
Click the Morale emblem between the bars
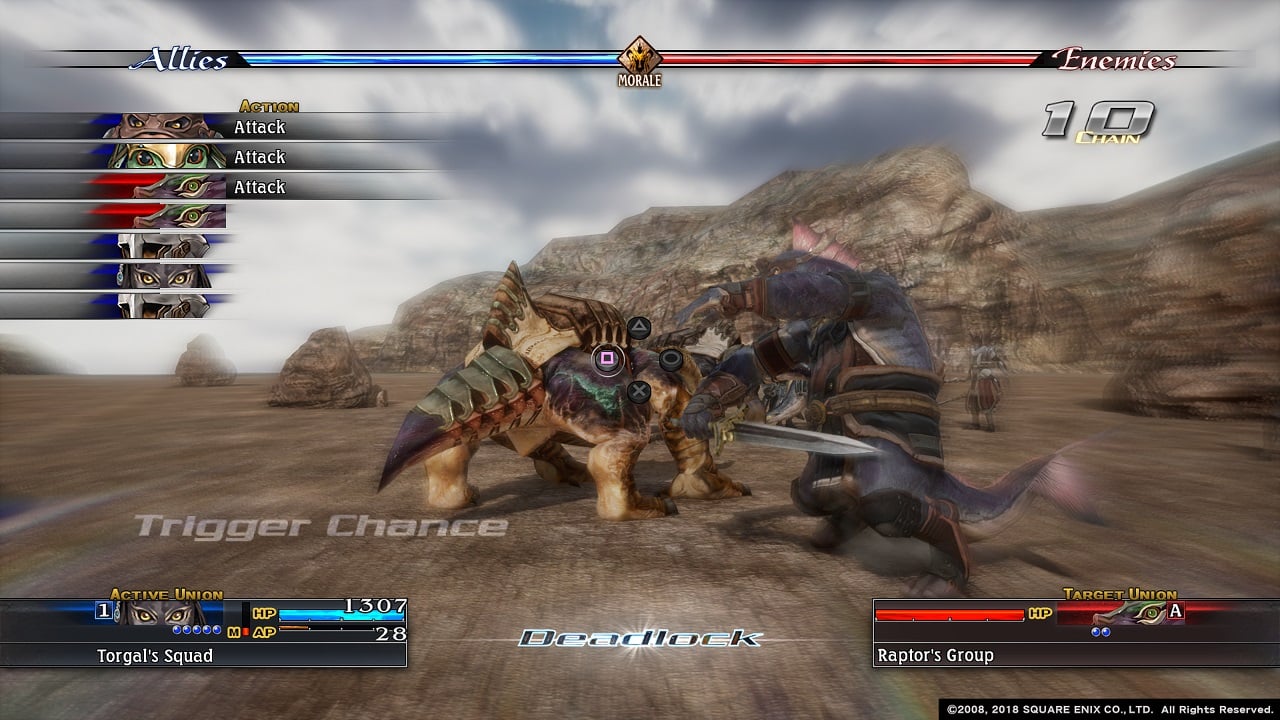click(x=640, y=59)
